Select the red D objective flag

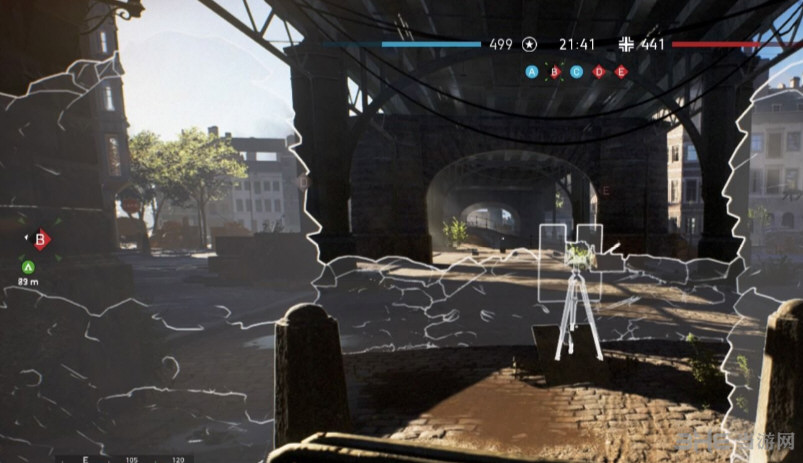tap(599, 71)
